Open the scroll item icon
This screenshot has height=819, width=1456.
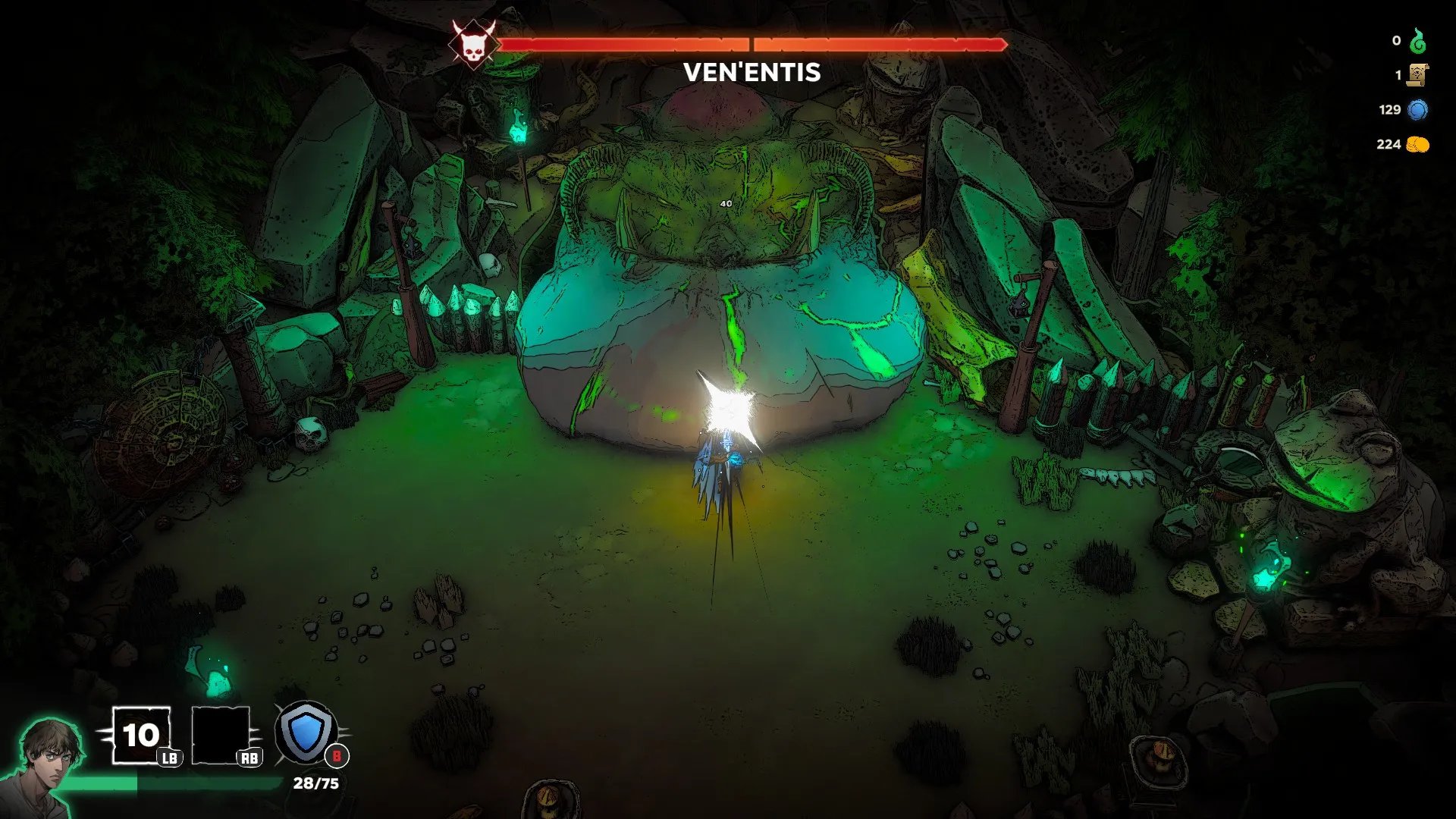tap(1417, 75)
